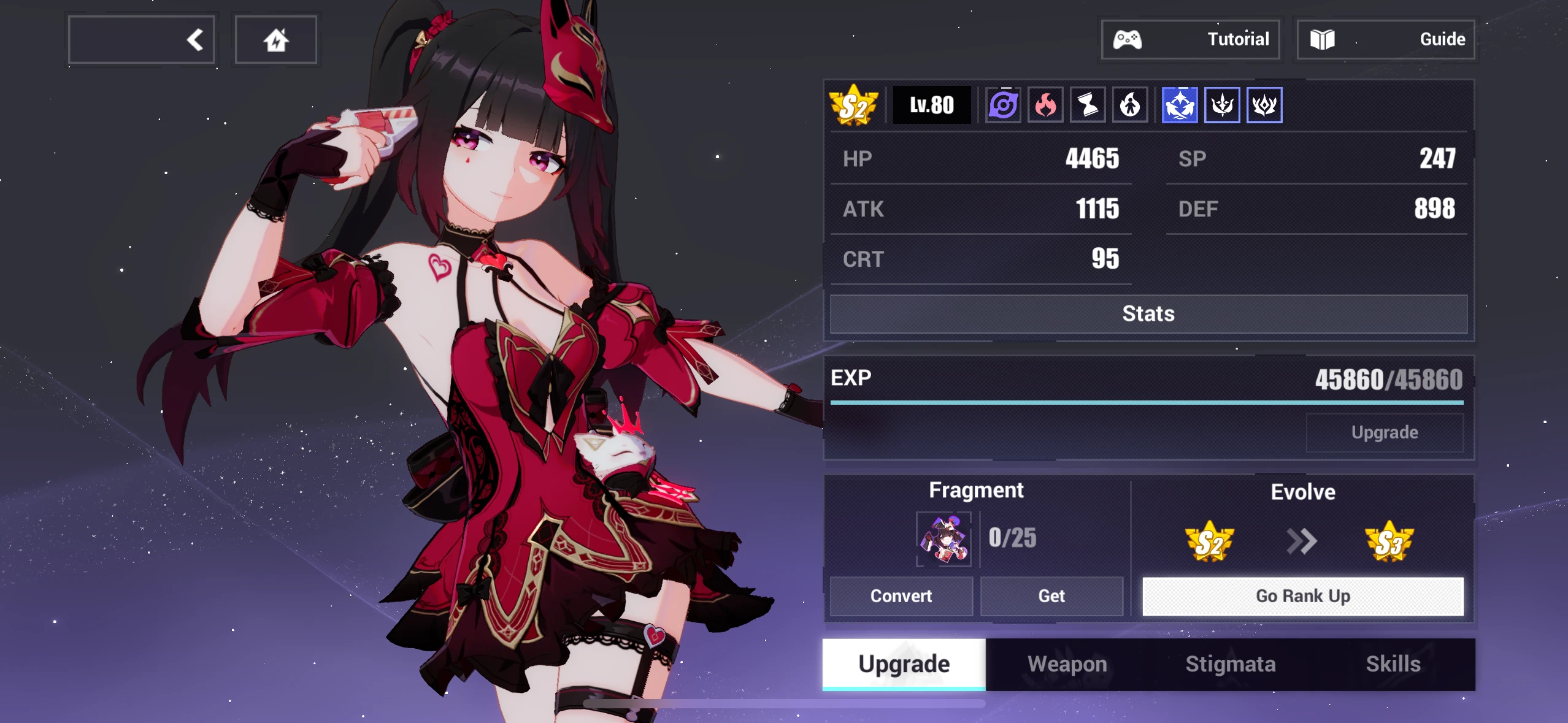Image resolution: width=1568 pixels, height=723 pixels.
Task: Switch to the Stigmata tab
Action: coord(1231,664)
